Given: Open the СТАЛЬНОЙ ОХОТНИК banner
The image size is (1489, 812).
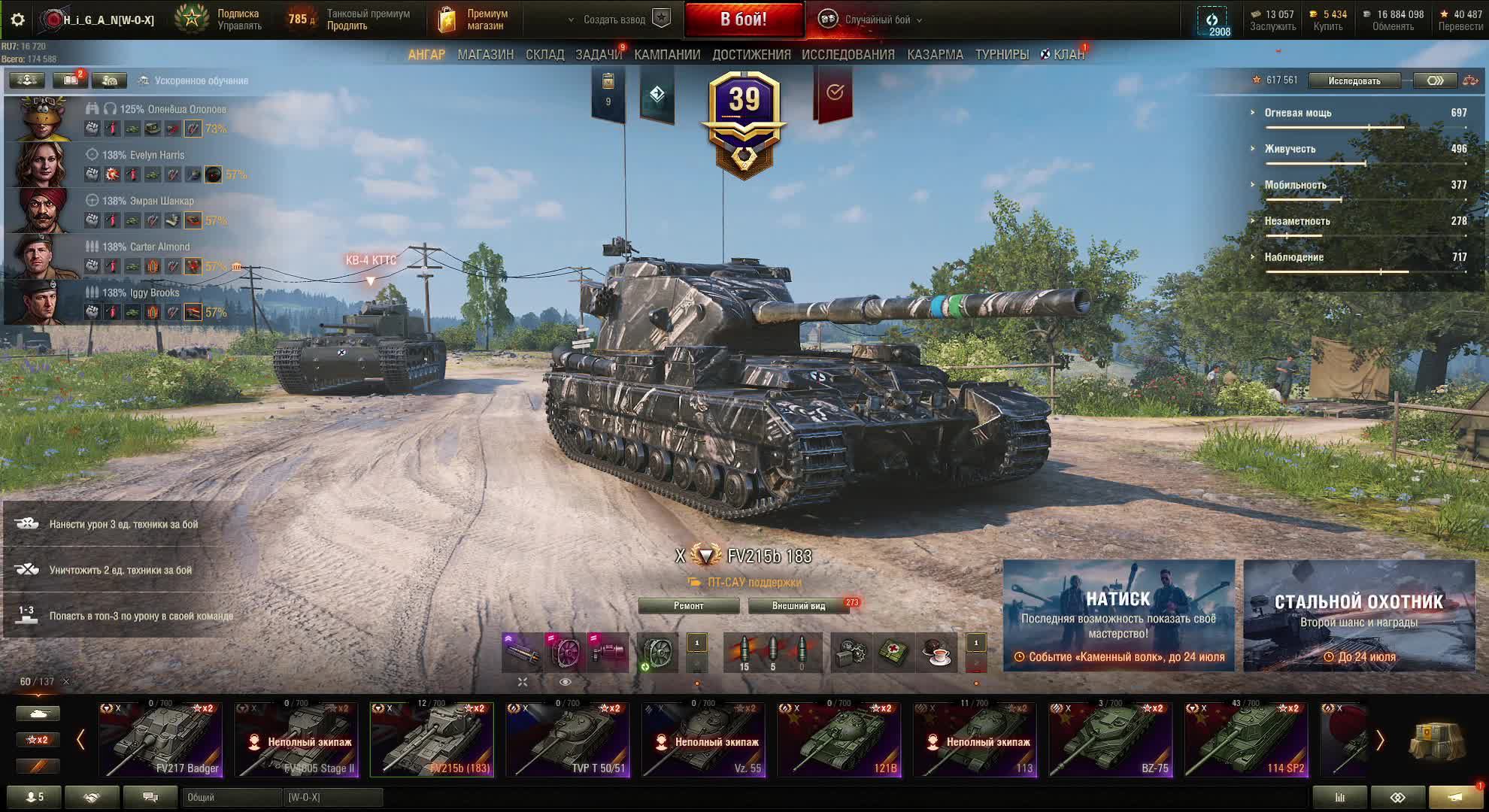Looking at the screenshot, I should click(x=1358, y=616).
